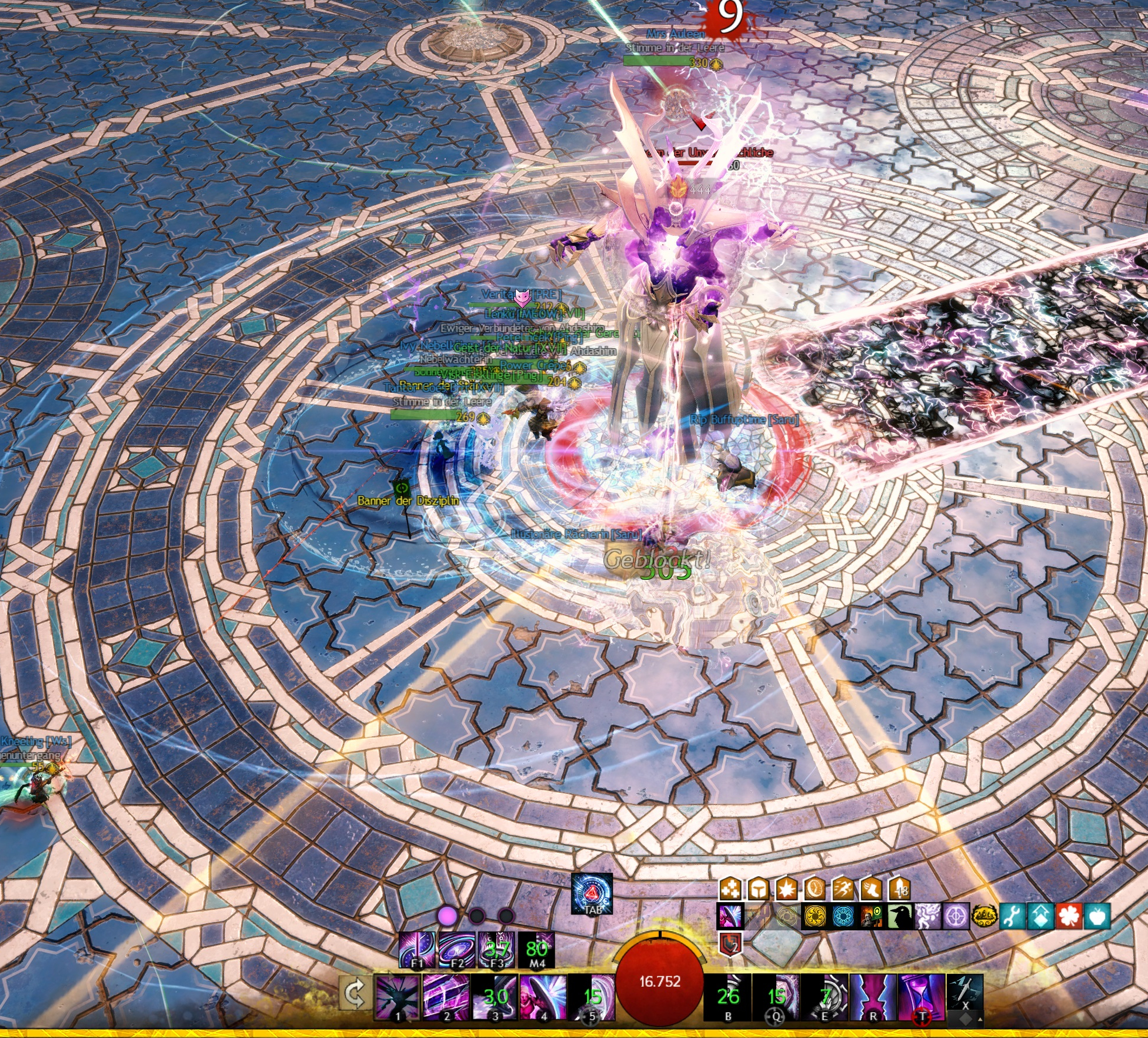Trigger the slot 3 skill on cooldown

point(495,997)
